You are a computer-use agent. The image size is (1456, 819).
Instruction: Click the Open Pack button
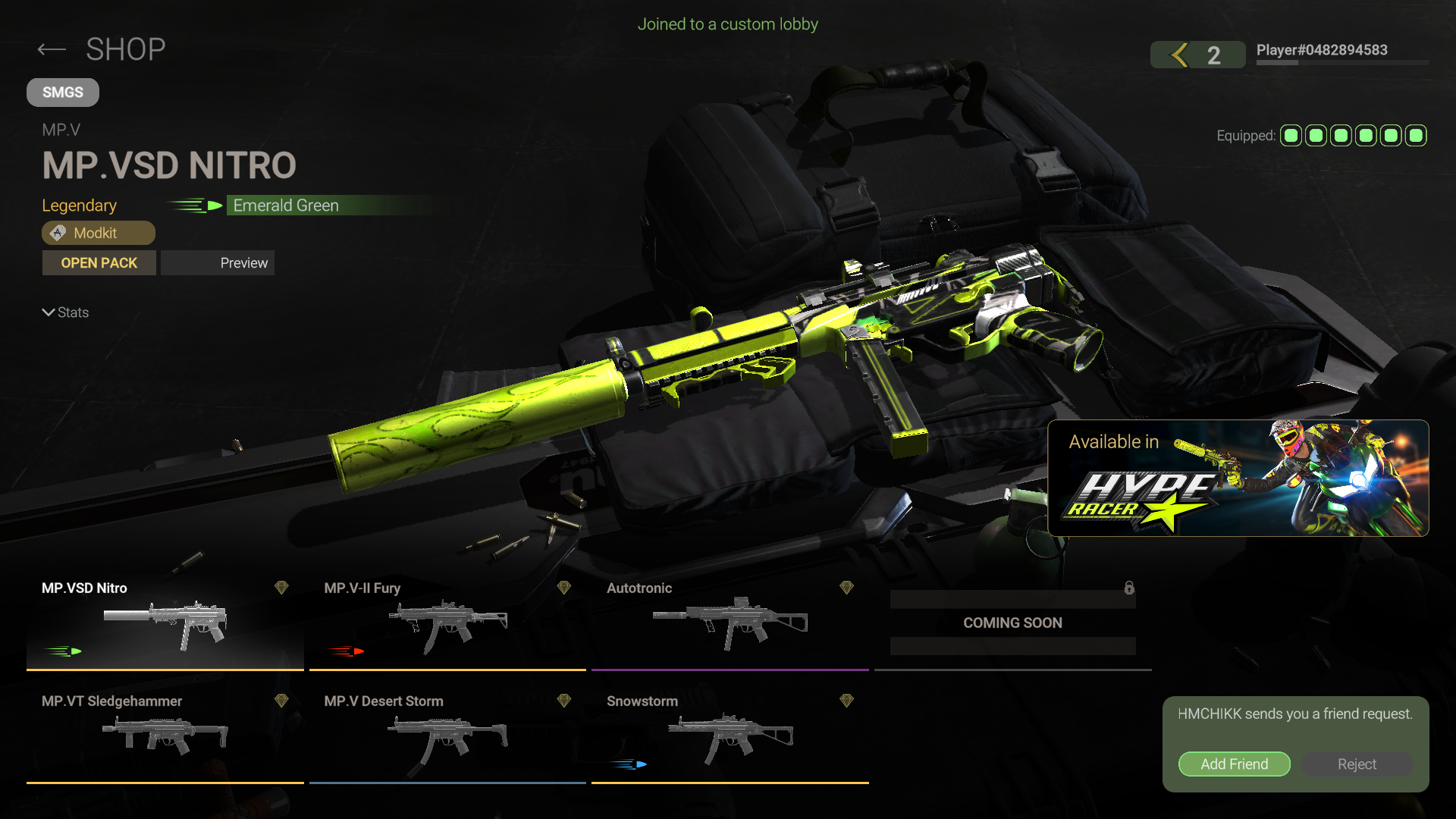[x=99, y=263]
